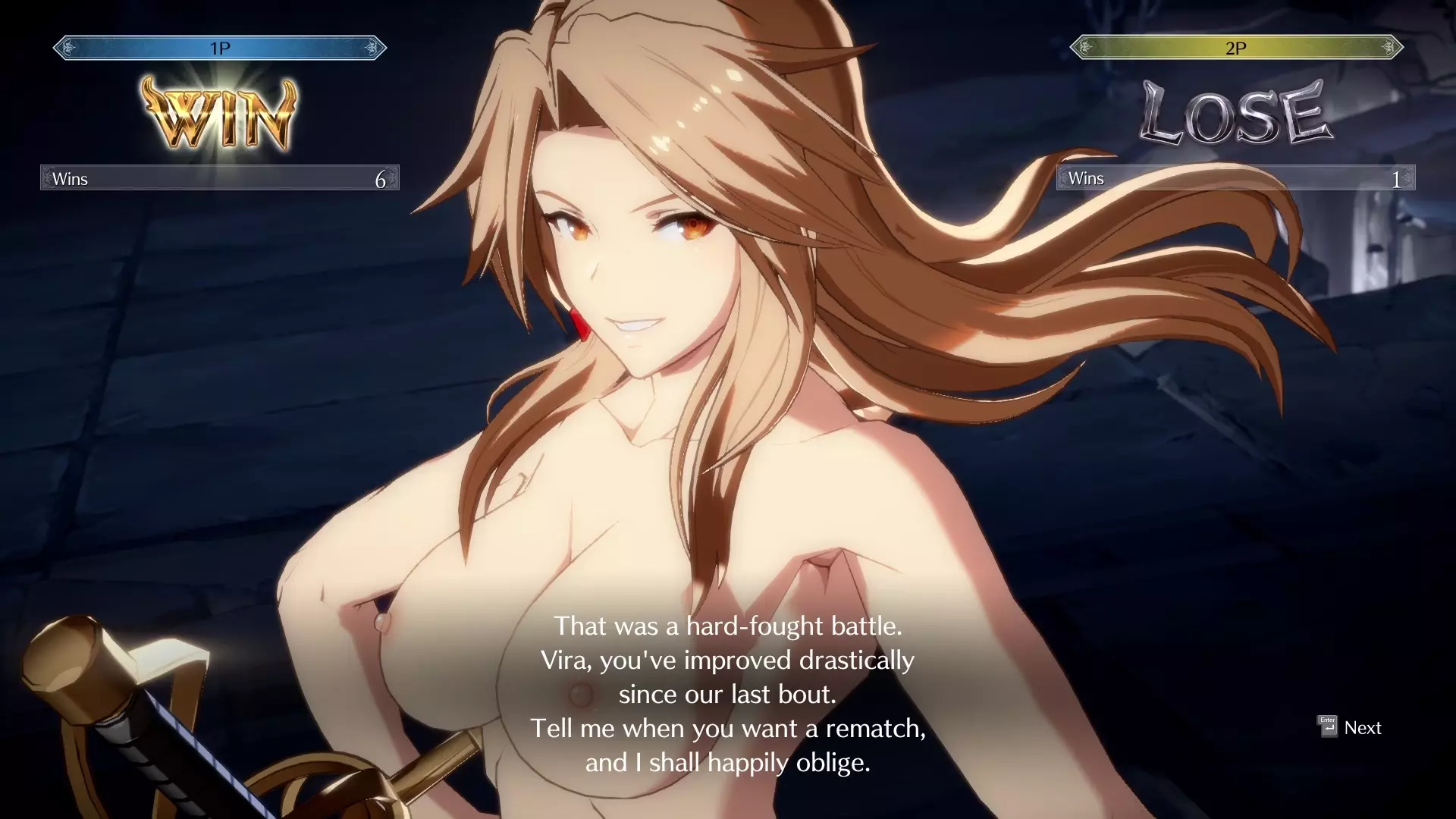1456x819 pixels.
Task: Continue with the Next button
Action: click(x=1351, y=727)
